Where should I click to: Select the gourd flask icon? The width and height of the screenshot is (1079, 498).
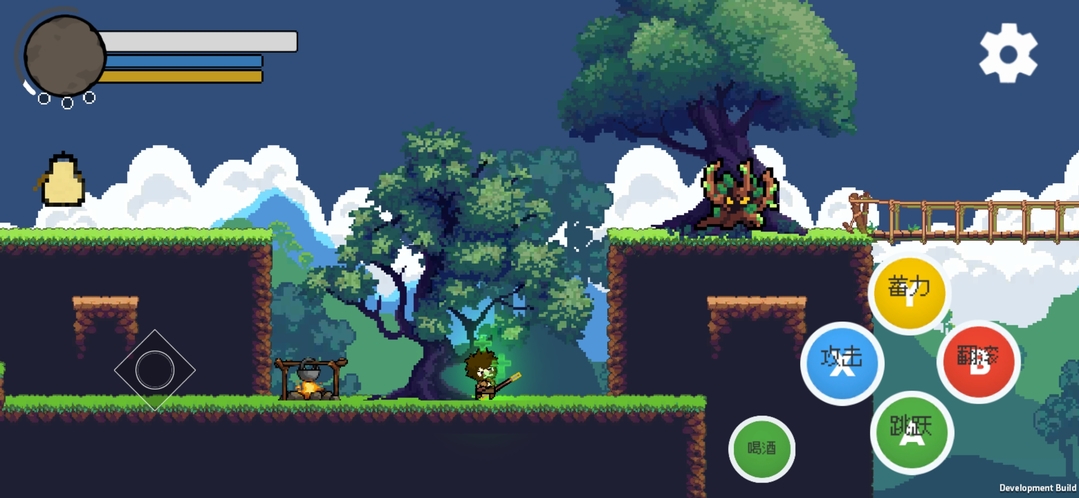click(x=62, y=181)
